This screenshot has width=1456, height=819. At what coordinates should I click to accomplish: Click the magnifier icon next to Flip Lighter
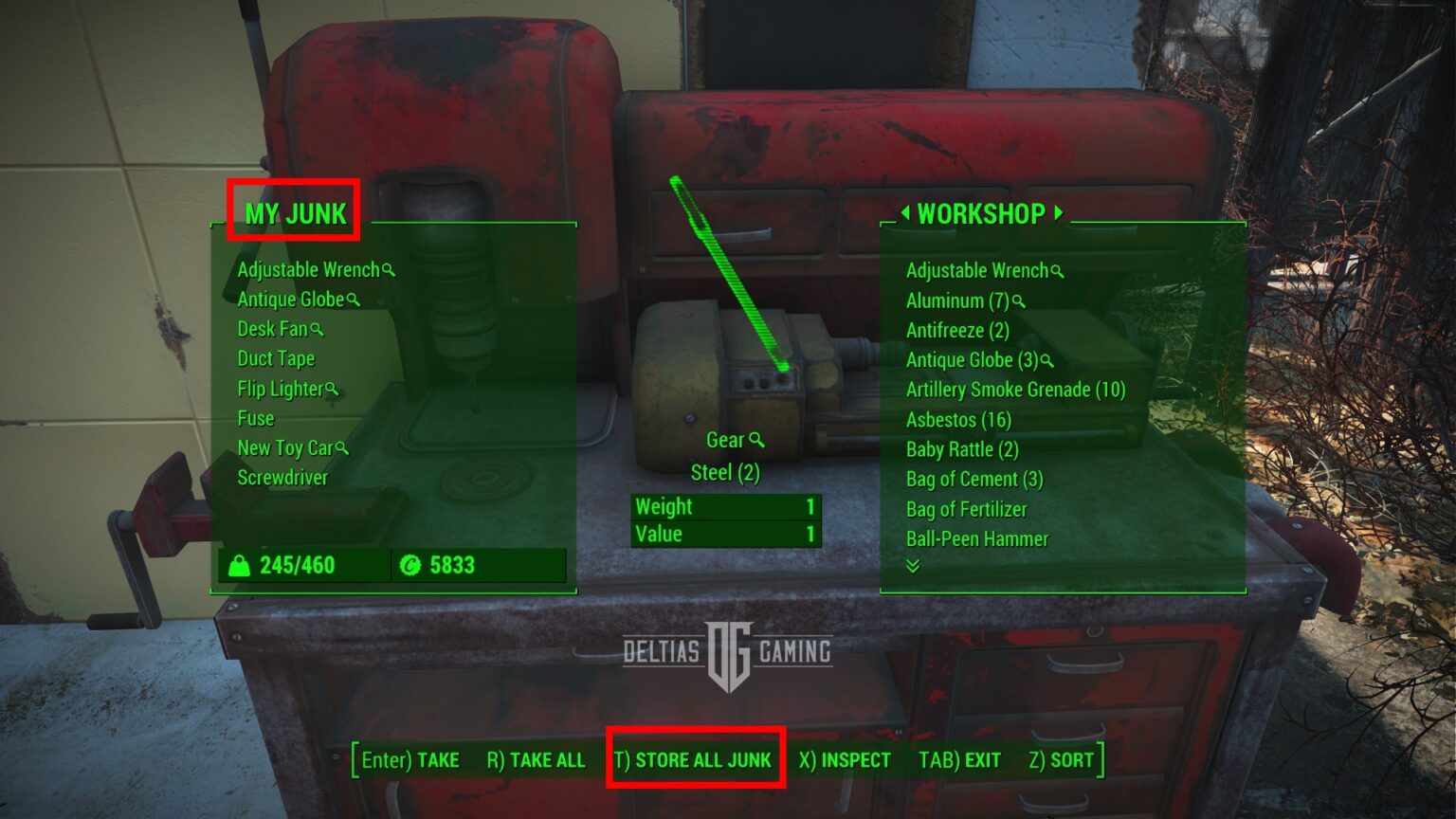(x=332, y=390)
